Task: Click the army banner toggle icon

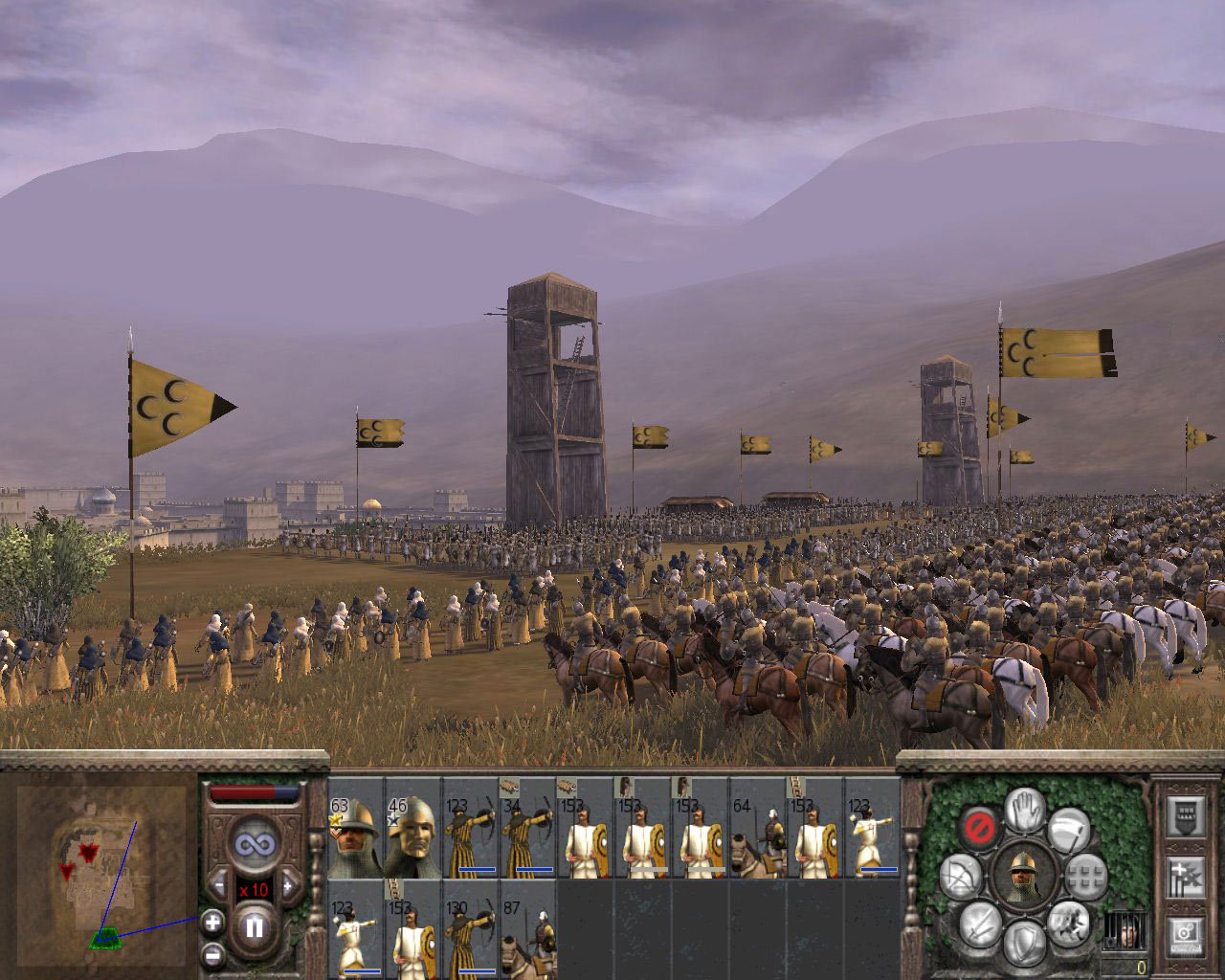Action: click(x=1185, y=817)
